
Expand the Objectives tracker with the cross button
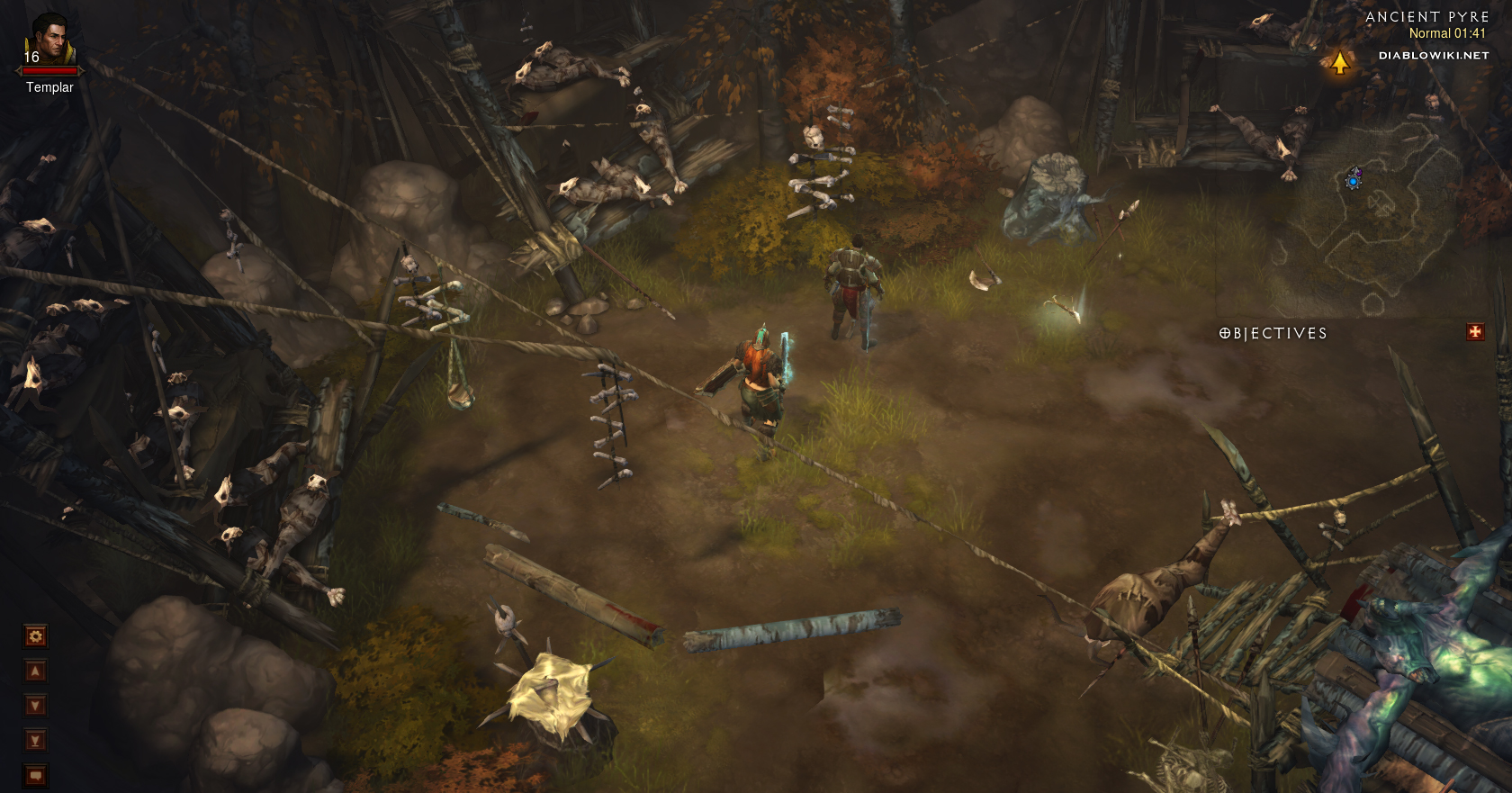click(1475, 332)
